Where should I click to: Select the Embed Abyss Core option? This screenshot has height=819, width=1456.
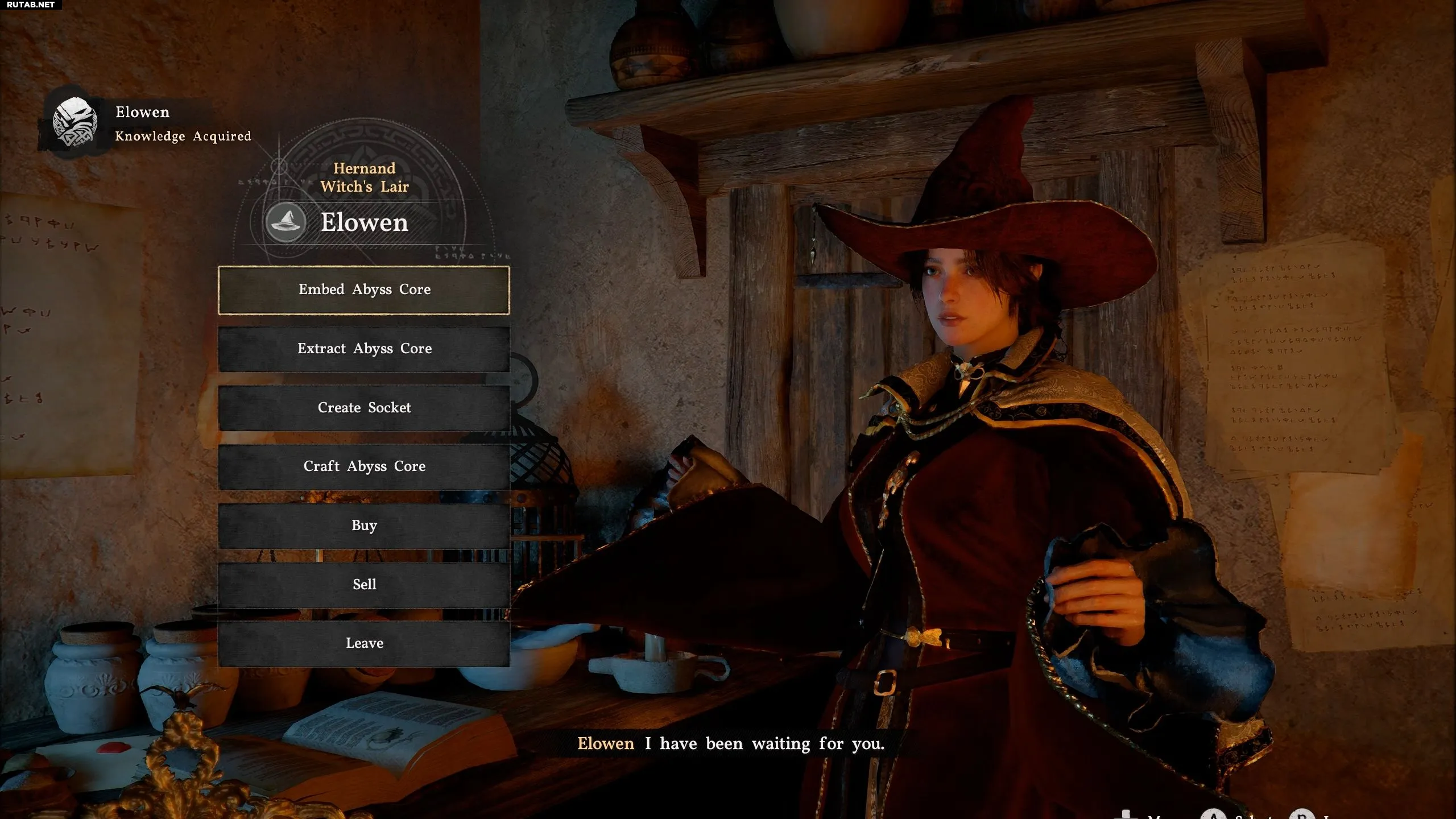click(364, 290)
